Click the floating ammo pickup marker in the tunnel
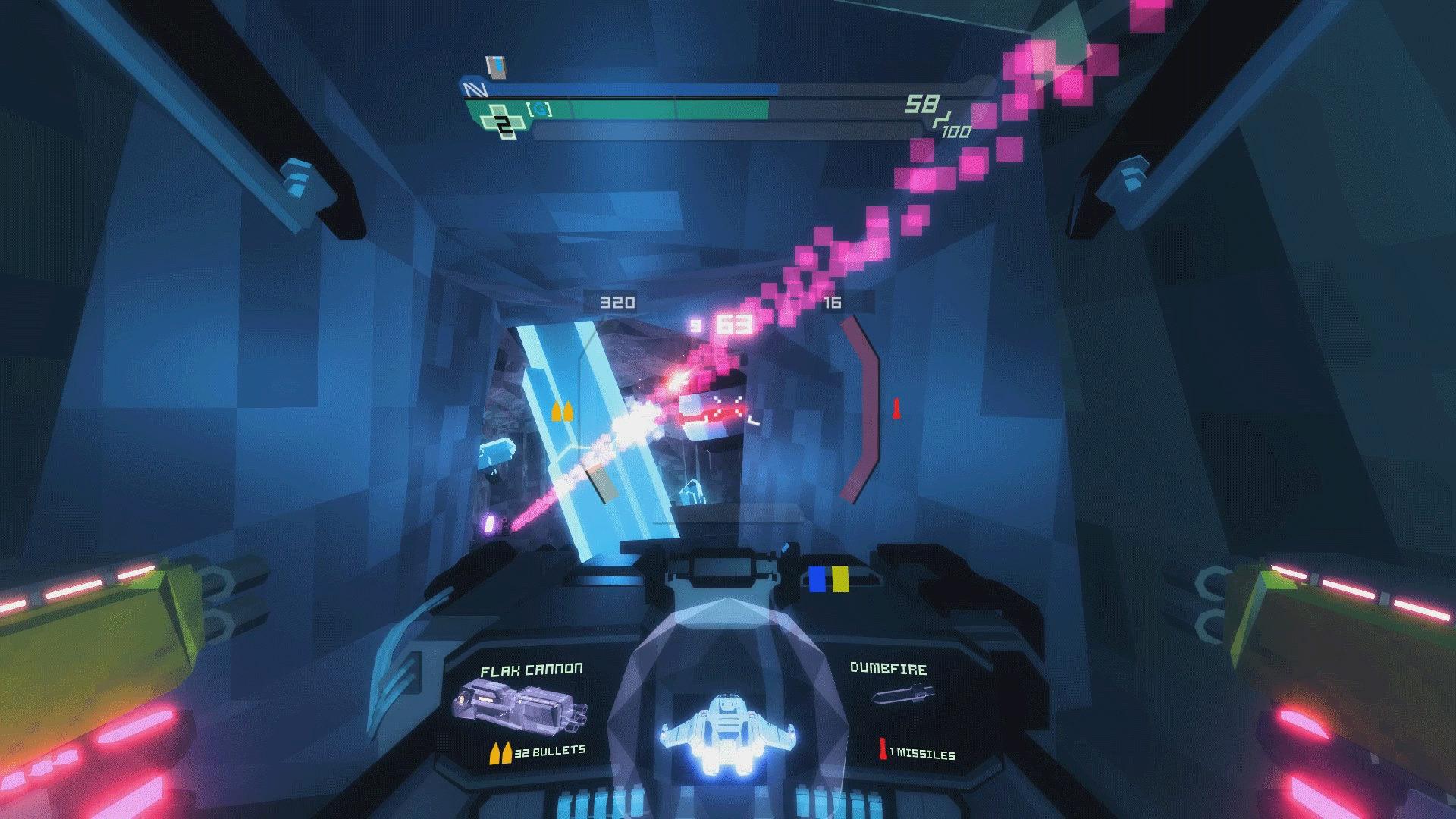 click(562, 413)
